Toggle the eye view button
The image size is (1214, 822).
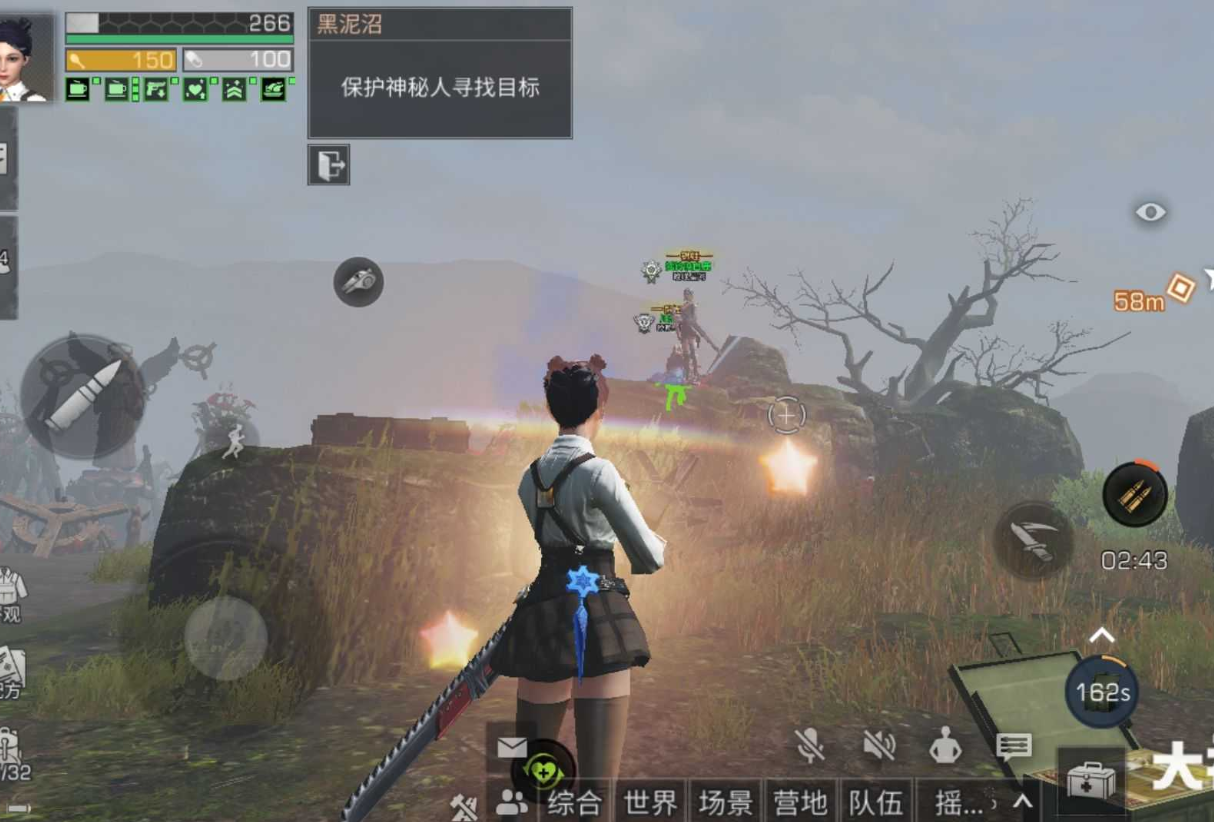click(1150, 212)
